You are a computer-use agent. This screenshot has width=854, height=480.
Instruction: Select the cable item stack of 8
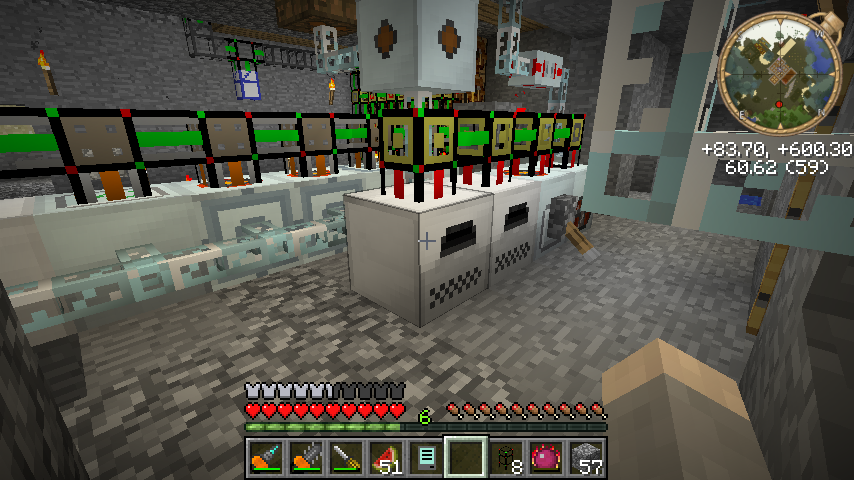point(505,458)
